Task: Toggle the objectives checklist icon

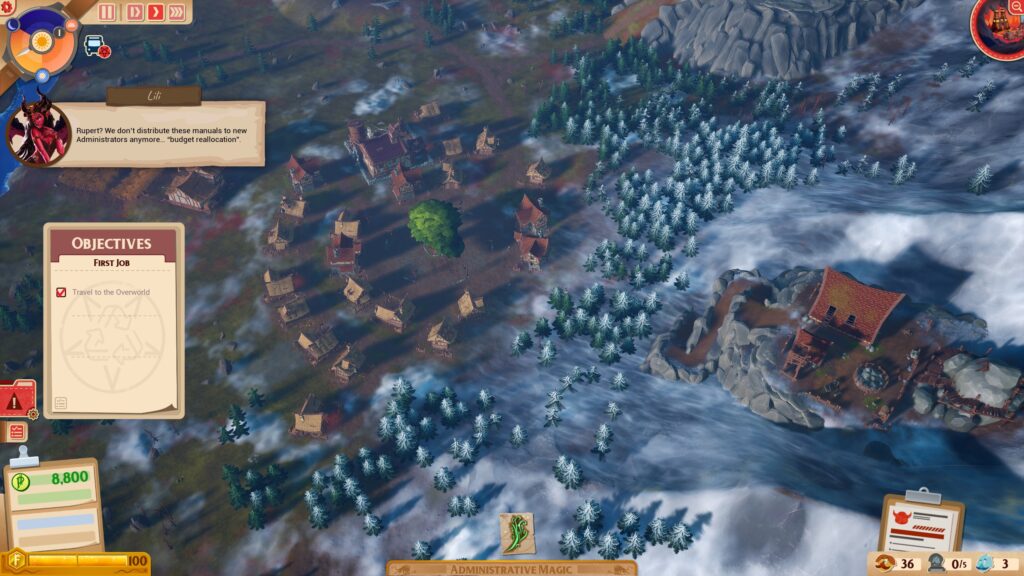Action: (17, 432)
